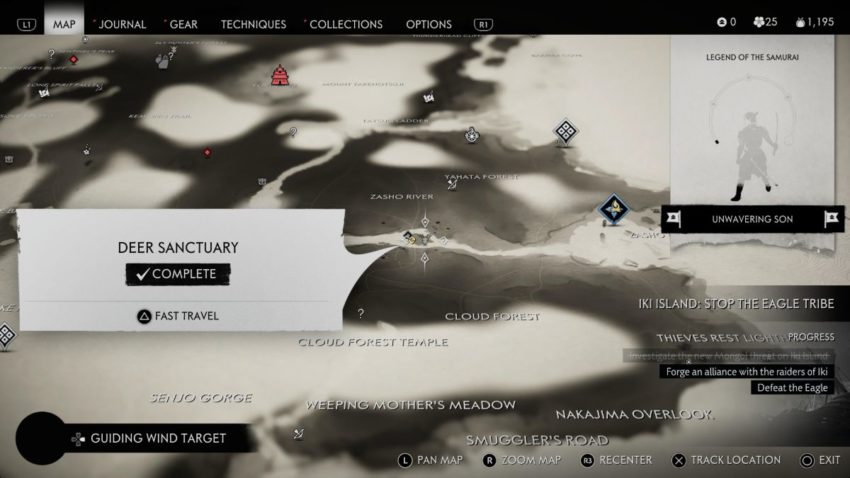This screenshot has width=850, height=478.
Task: Exit the map screen
Action: point(820,460)
